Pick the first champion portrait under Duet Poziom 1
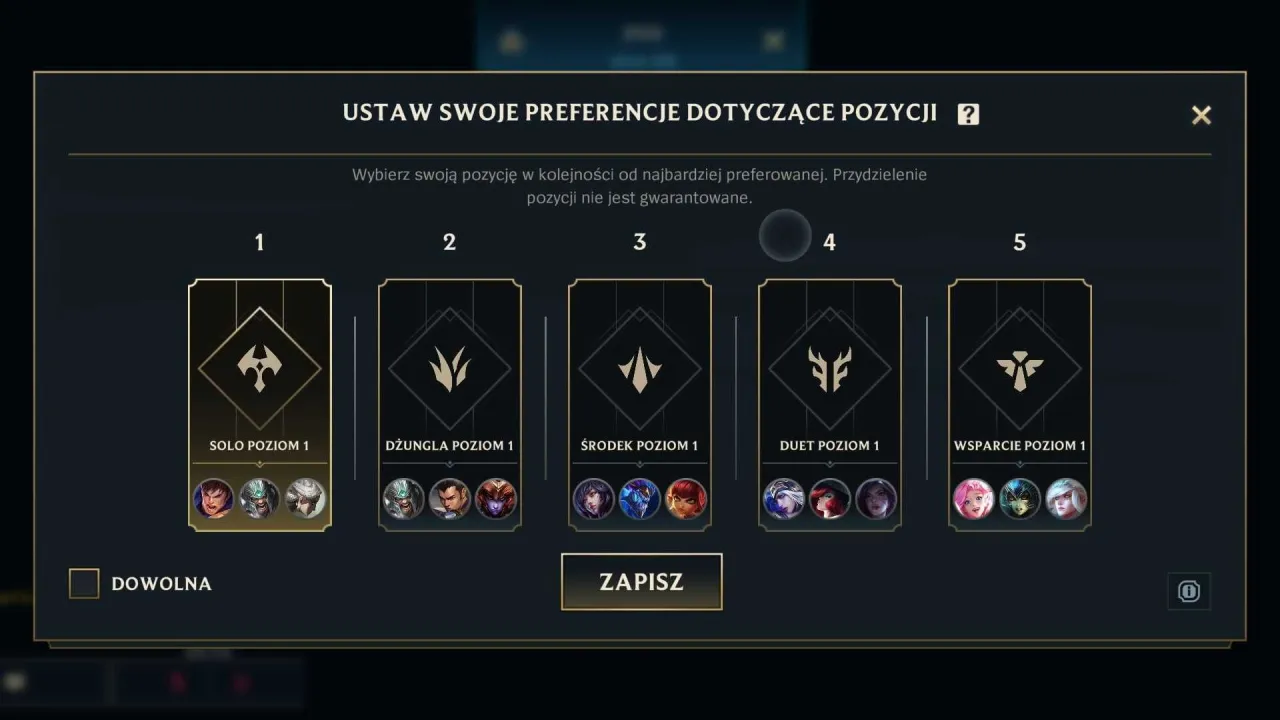1280x720 pixels. [784, 499]
